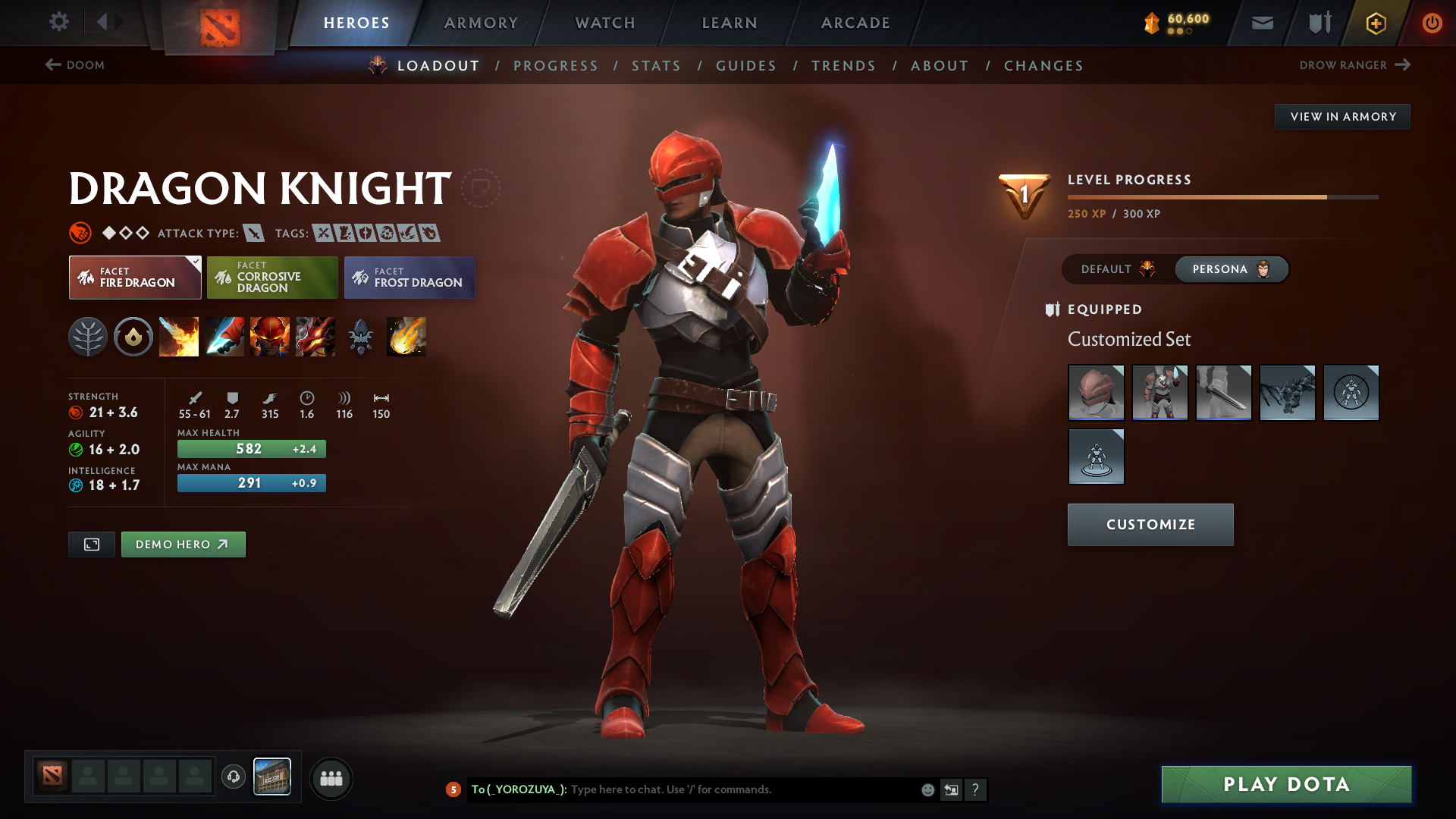Image resolution: width=1456 pixels, height=819 pixels.
Task: Open the Customize loadout button
Action: (1150, 525)
